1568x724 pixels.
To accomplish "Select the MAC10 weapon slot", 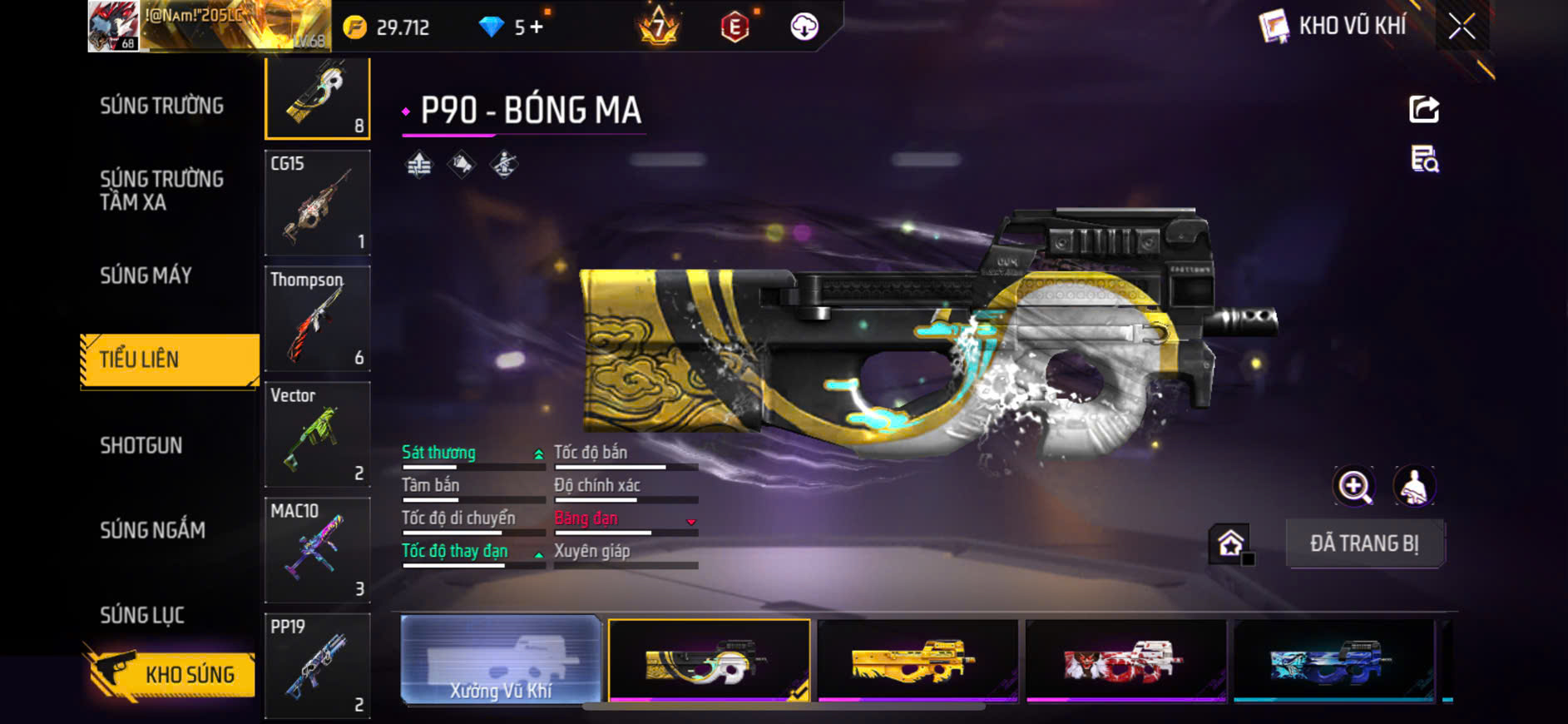I will 317,549.
